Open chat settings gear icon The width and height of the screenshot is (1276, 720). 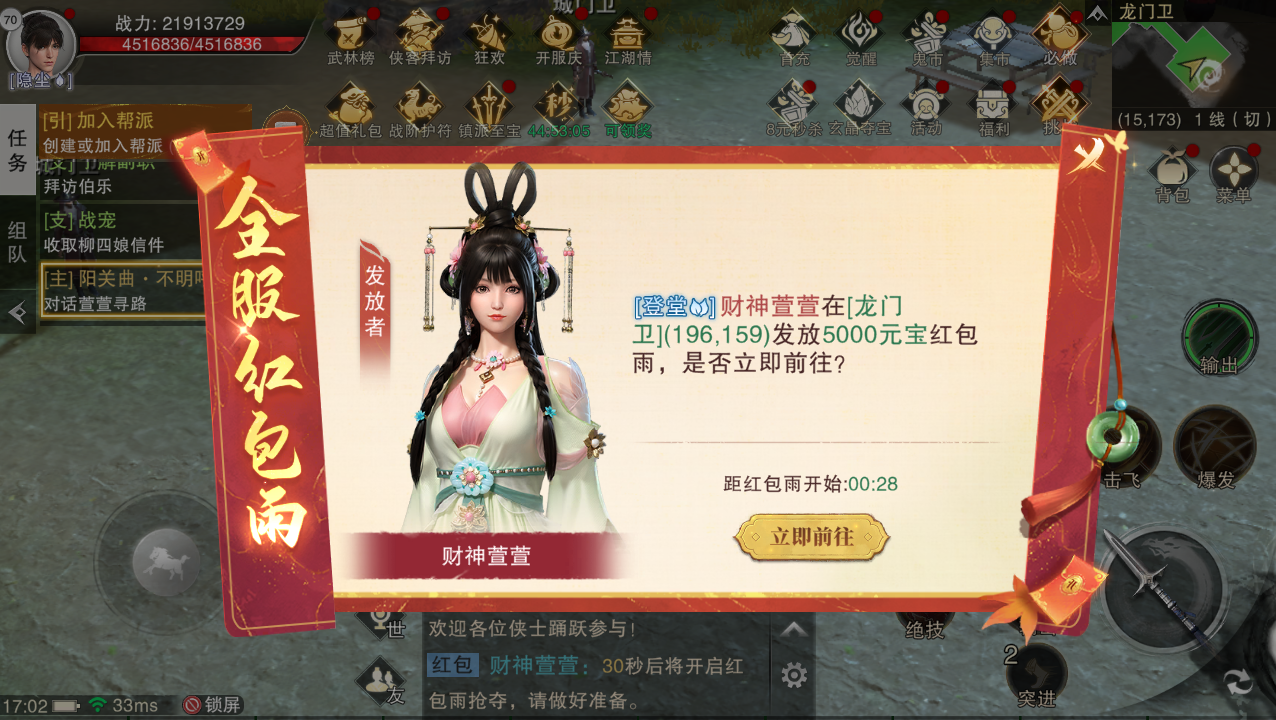point(794,675)
